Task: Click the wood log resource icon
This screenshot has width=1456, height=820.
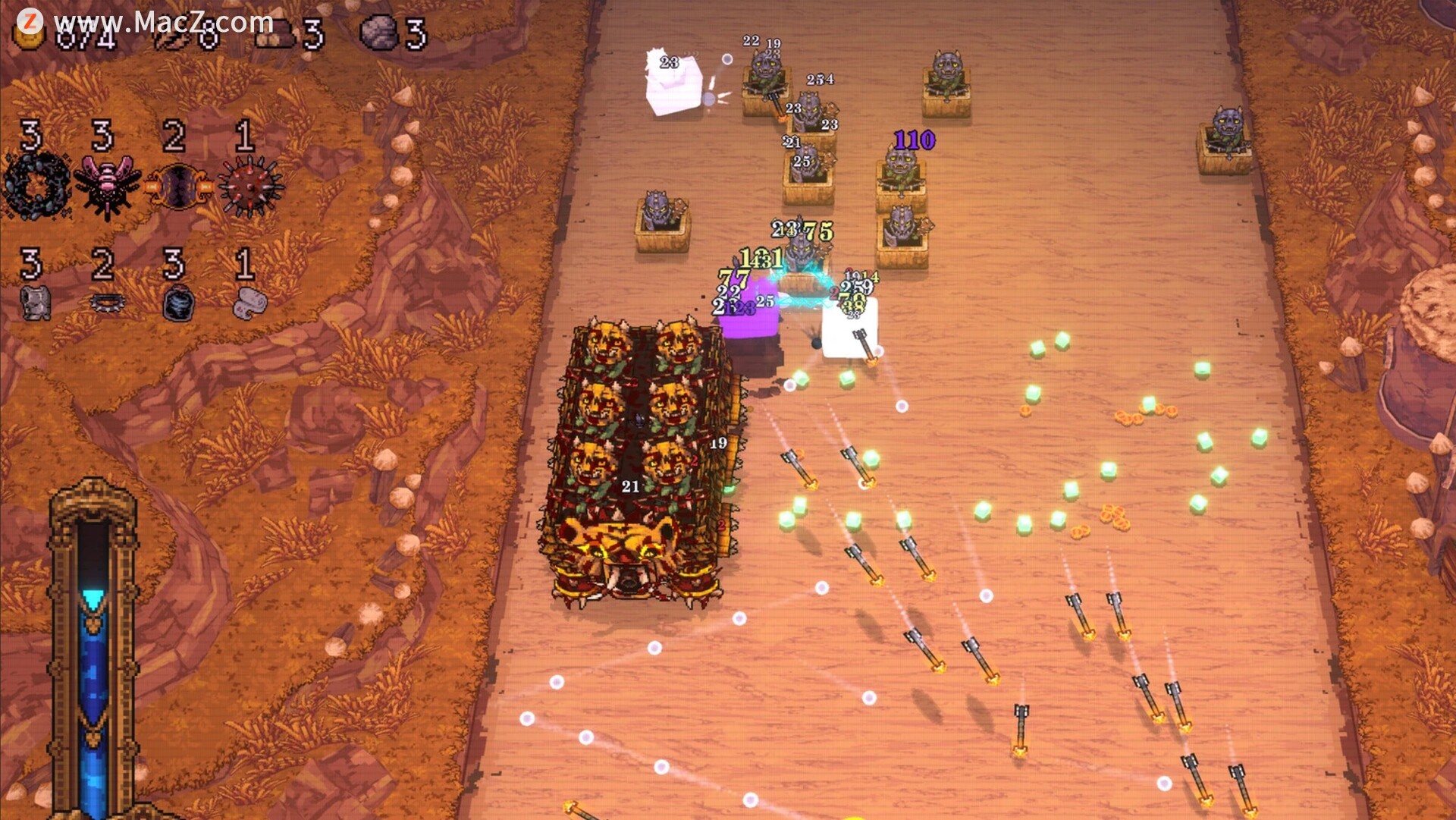Action: pos(274,35)
